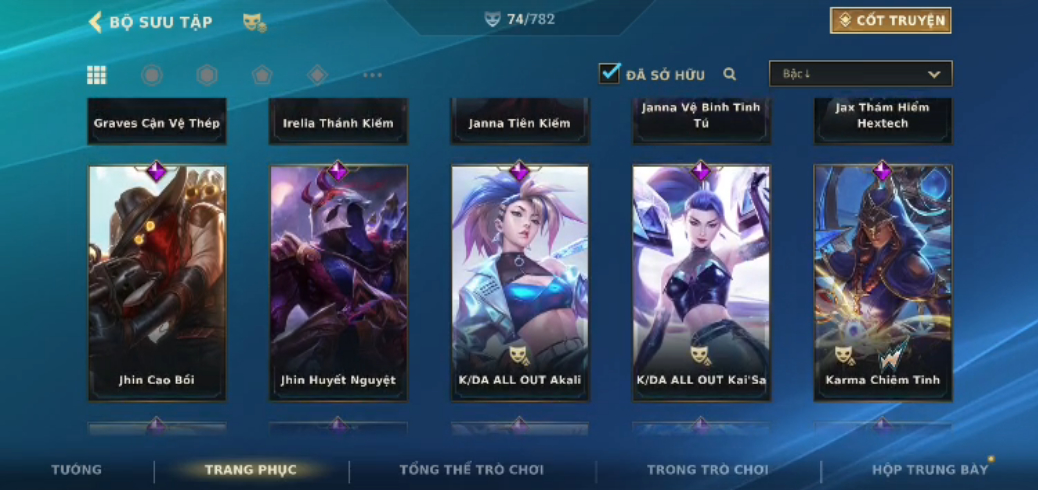The height and width of the screenshot is (490, 1038).
Task: Click the magnifying glass search icon
Action: [x=730, y=74]
